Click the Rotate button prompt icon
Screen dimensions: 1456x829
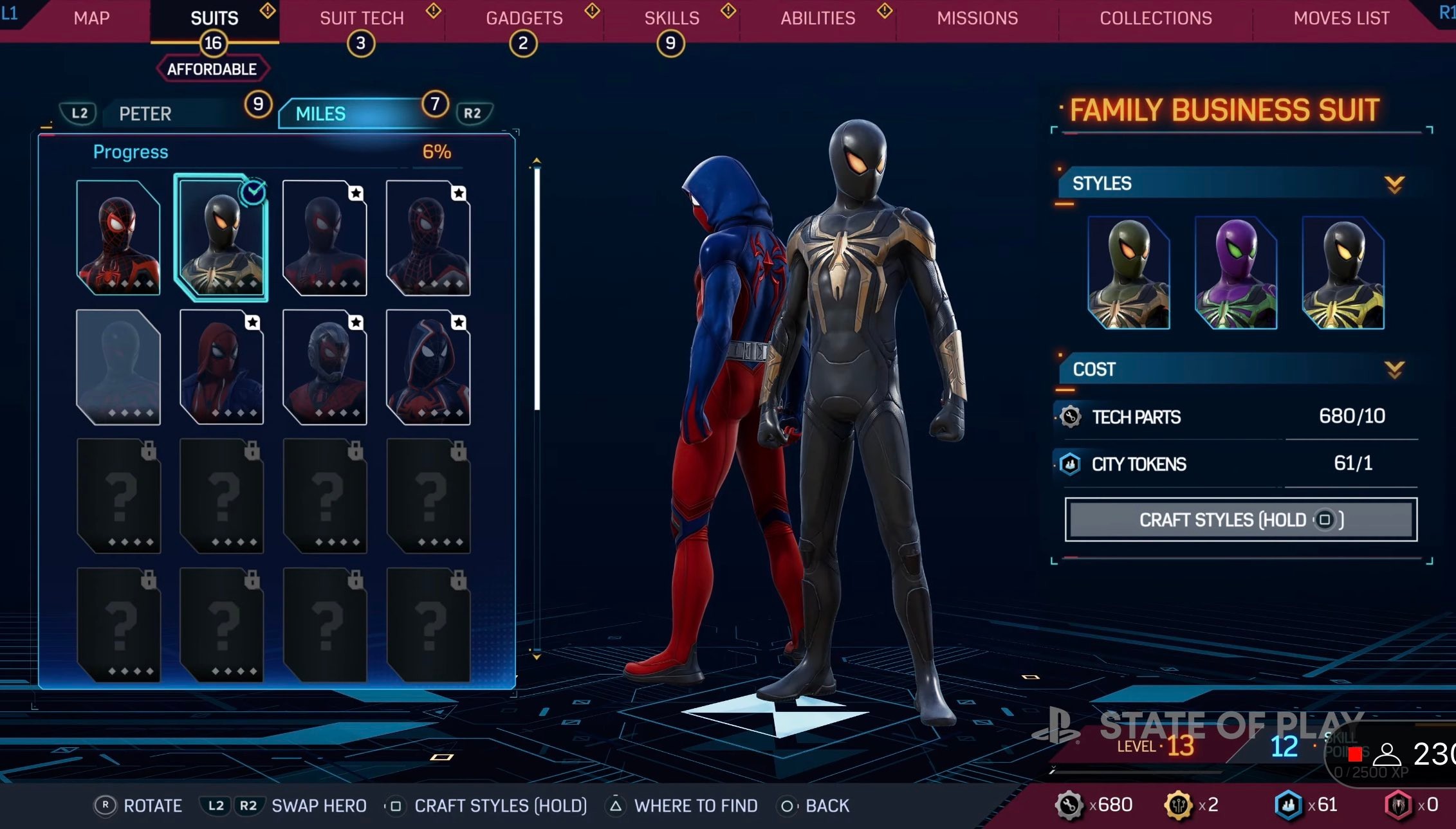point(106,805)
